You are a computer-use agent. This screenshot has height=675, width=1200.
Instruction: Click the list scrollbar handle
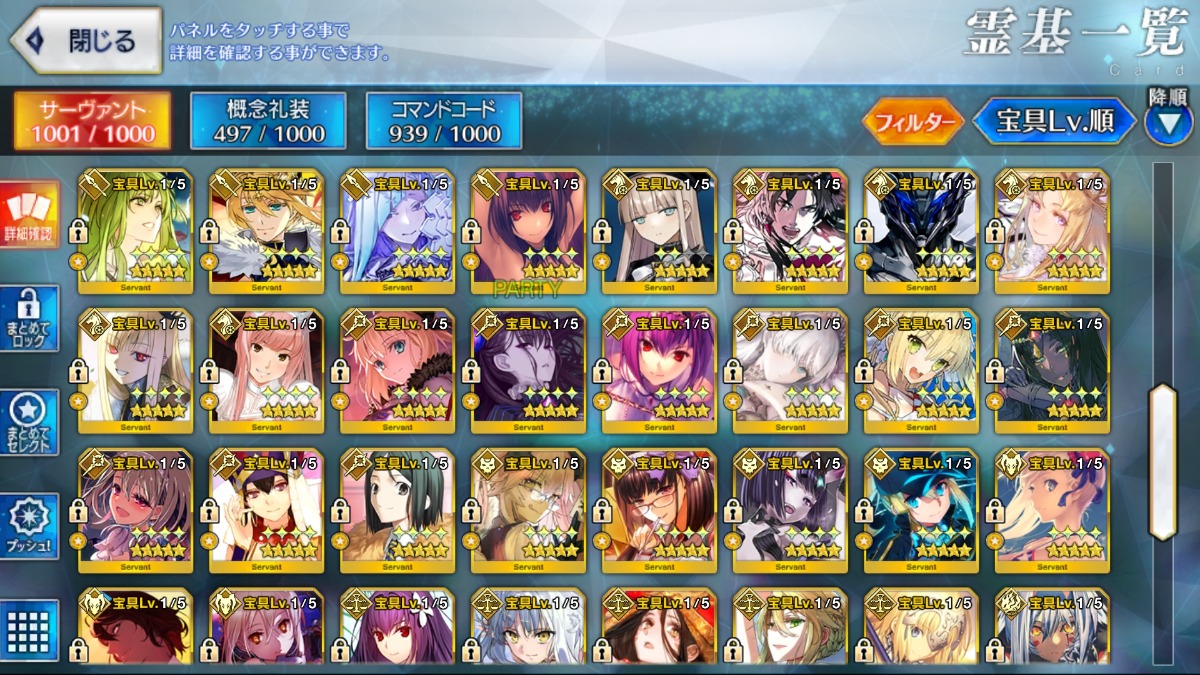(1163, 462)
